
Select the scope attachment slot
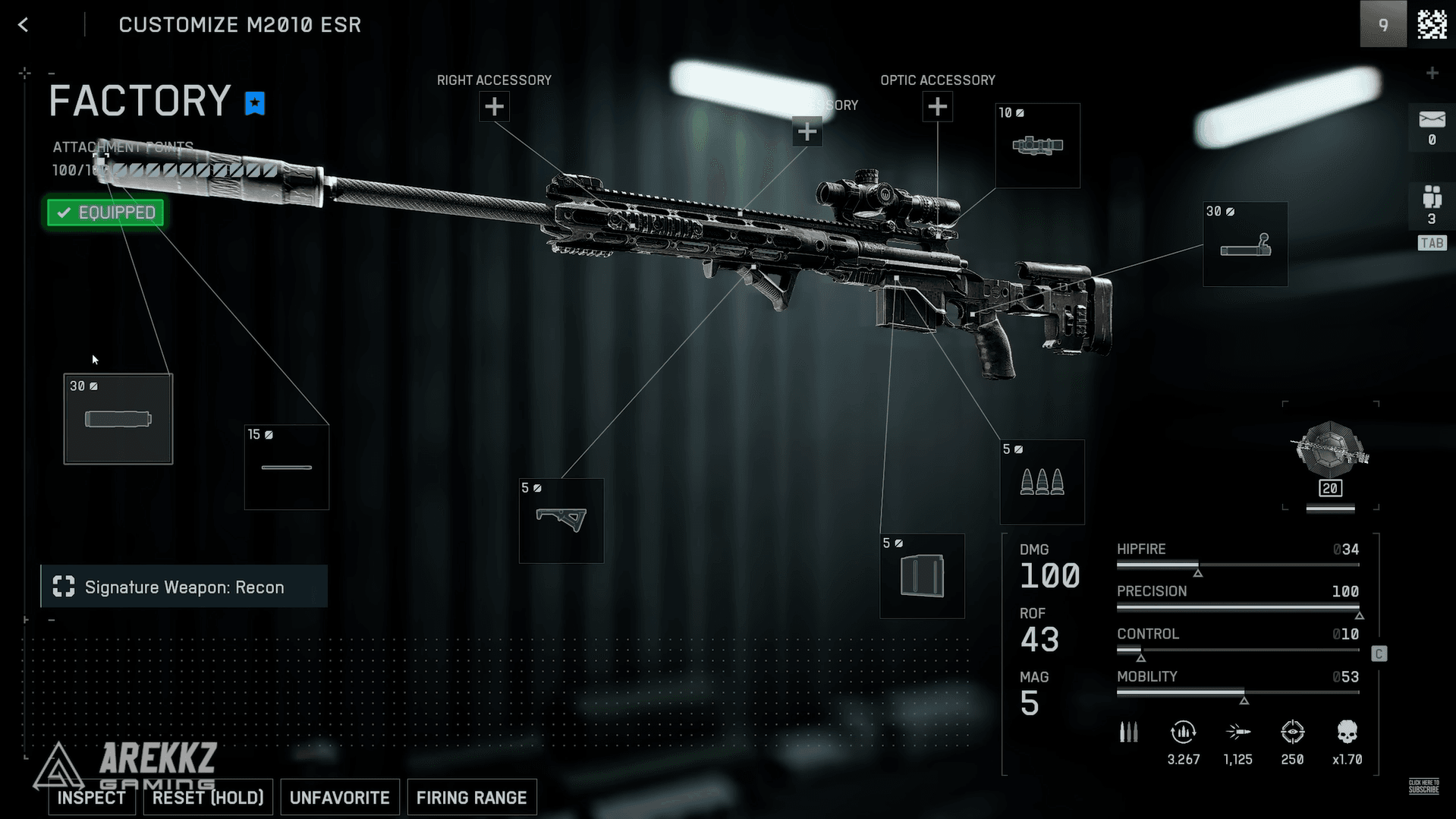[x=1037, y=146]
